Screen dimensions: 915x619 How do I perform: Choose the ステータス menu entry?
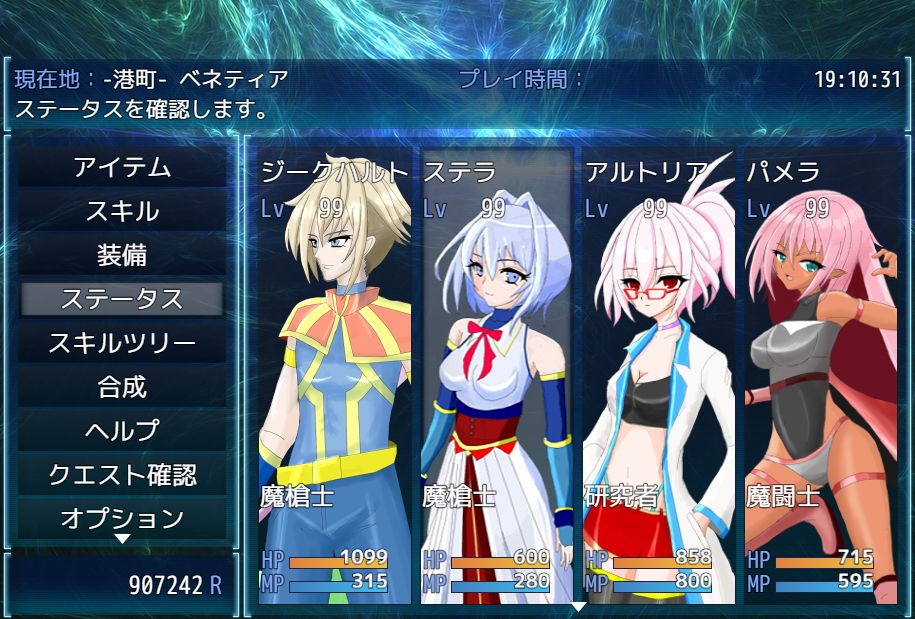tap(122, 299)
